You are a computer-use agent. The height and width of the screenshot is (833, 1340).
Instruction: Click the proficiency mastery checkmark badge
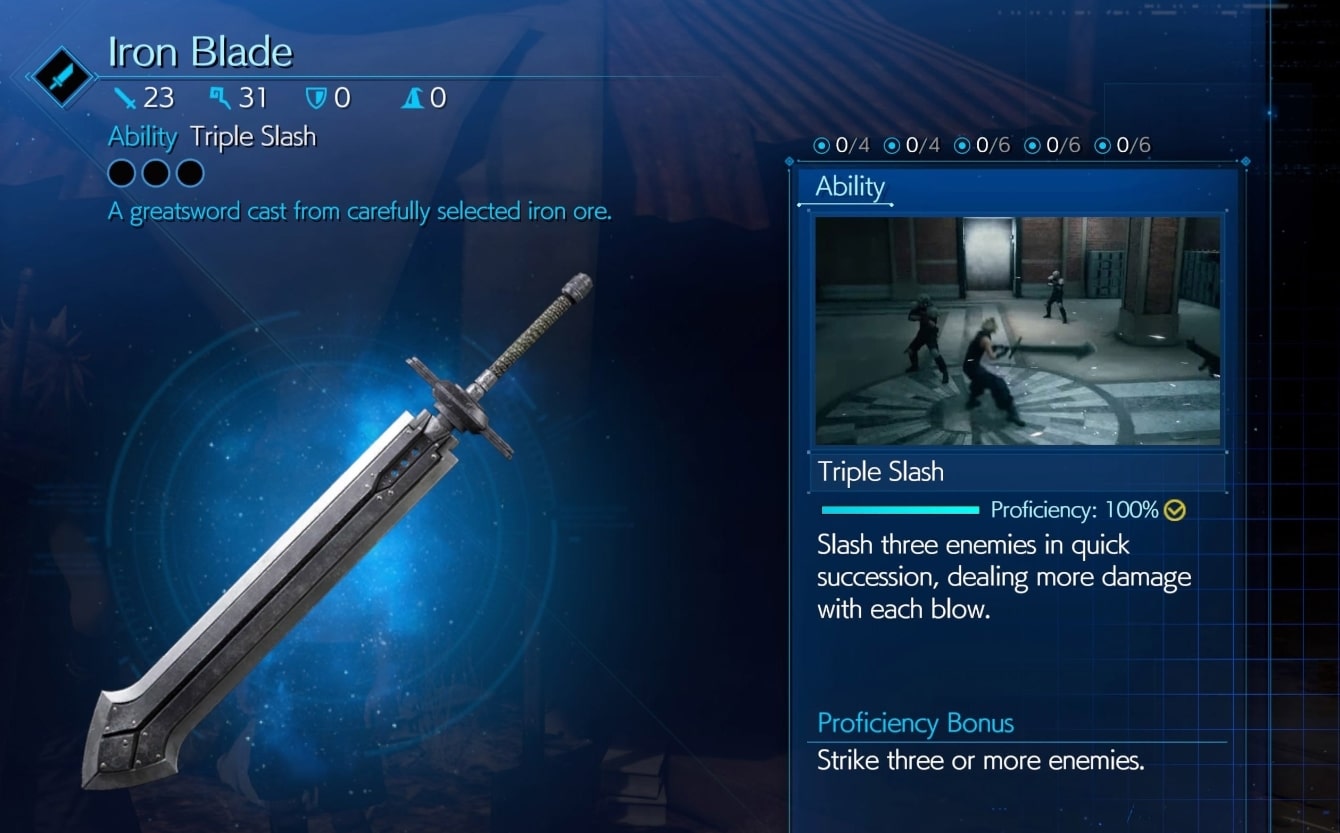[1172, 510]
